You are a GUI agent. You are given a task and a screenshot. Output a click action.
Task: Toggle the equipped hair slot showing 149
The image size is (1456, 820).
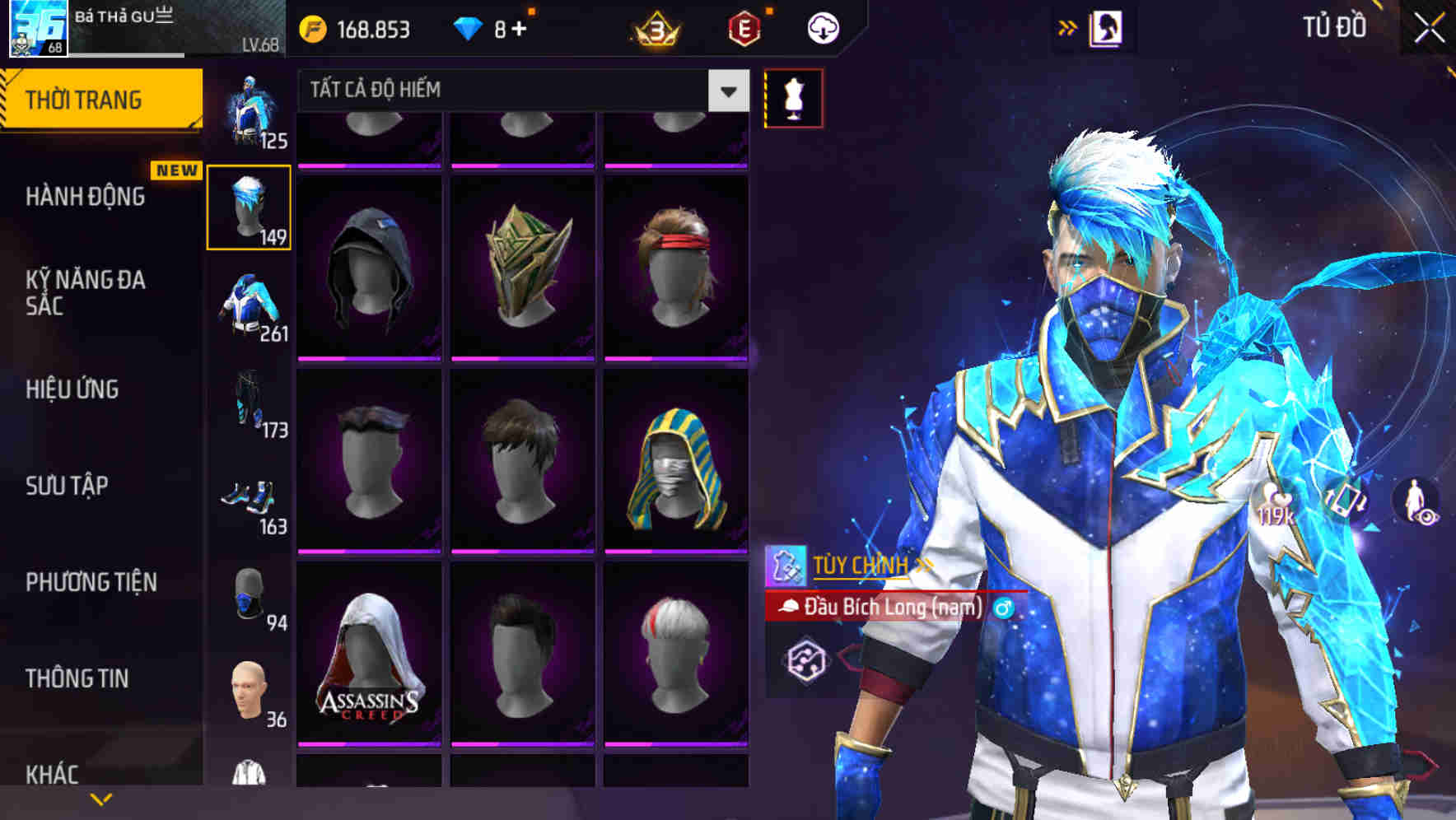click(249, 207)
